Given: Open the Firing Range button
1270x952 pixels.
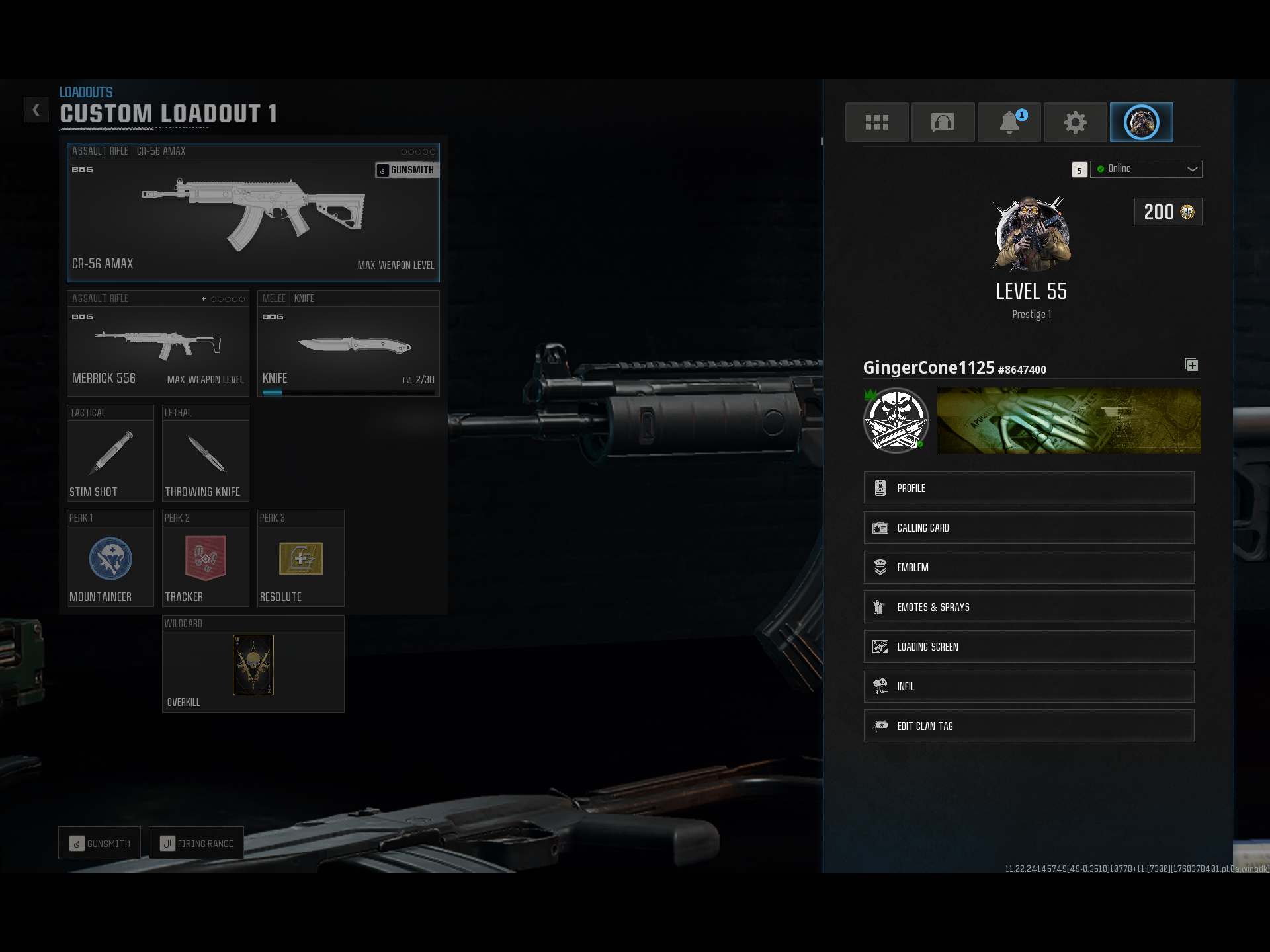Looking at the screenshot, I should click(x=196, y=844).
